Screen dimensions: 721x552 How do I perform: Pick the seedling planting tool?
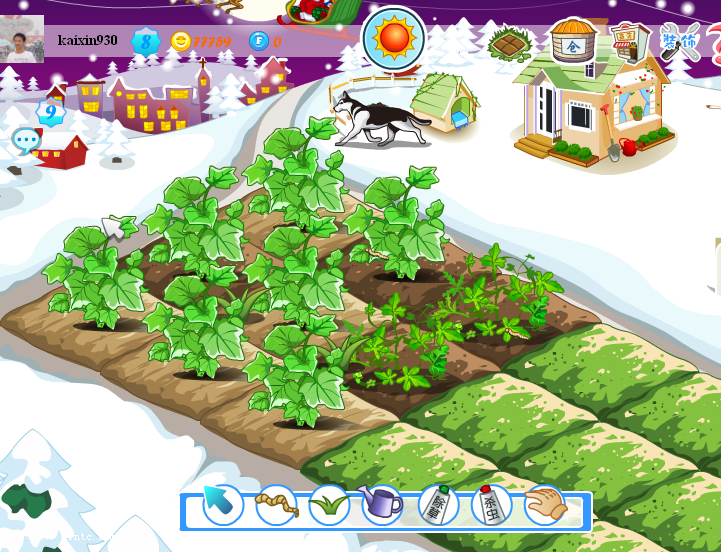[x=329, y=505]
